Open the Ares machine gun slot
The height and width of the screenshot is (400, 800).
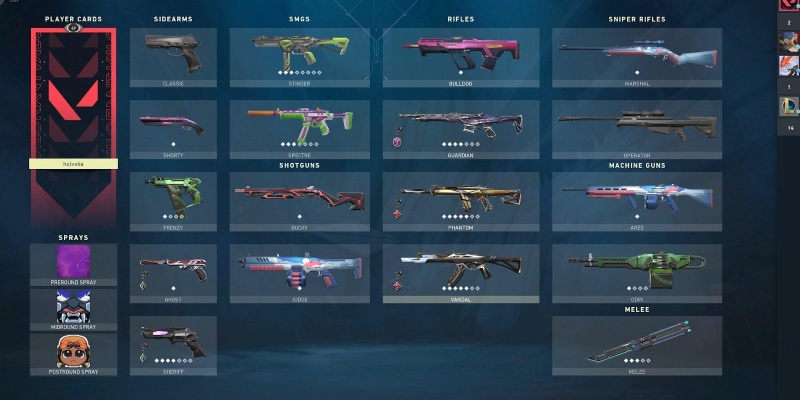click(636, 201)
